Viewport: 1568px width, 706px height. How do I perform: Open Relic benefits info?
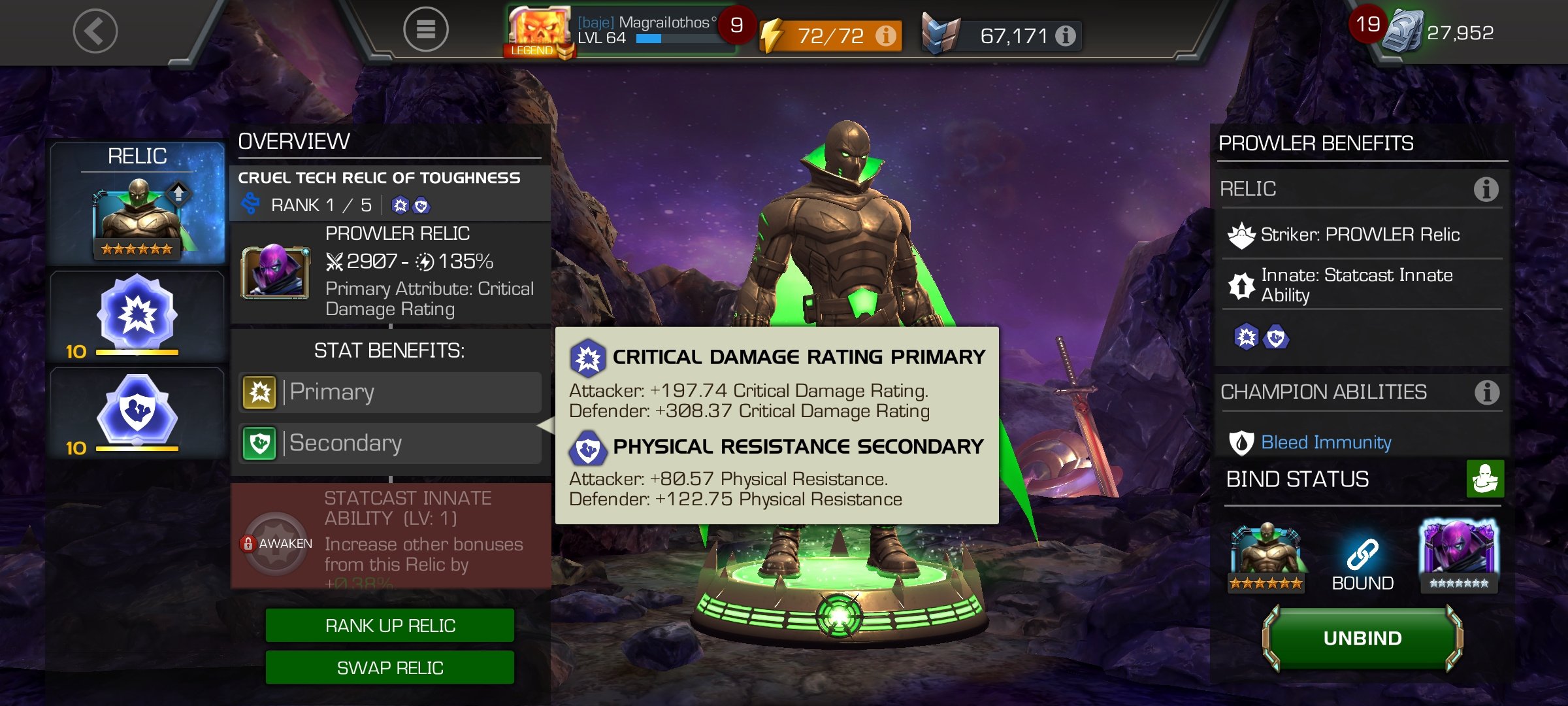pyautogui.click(x=1486, y=190)
